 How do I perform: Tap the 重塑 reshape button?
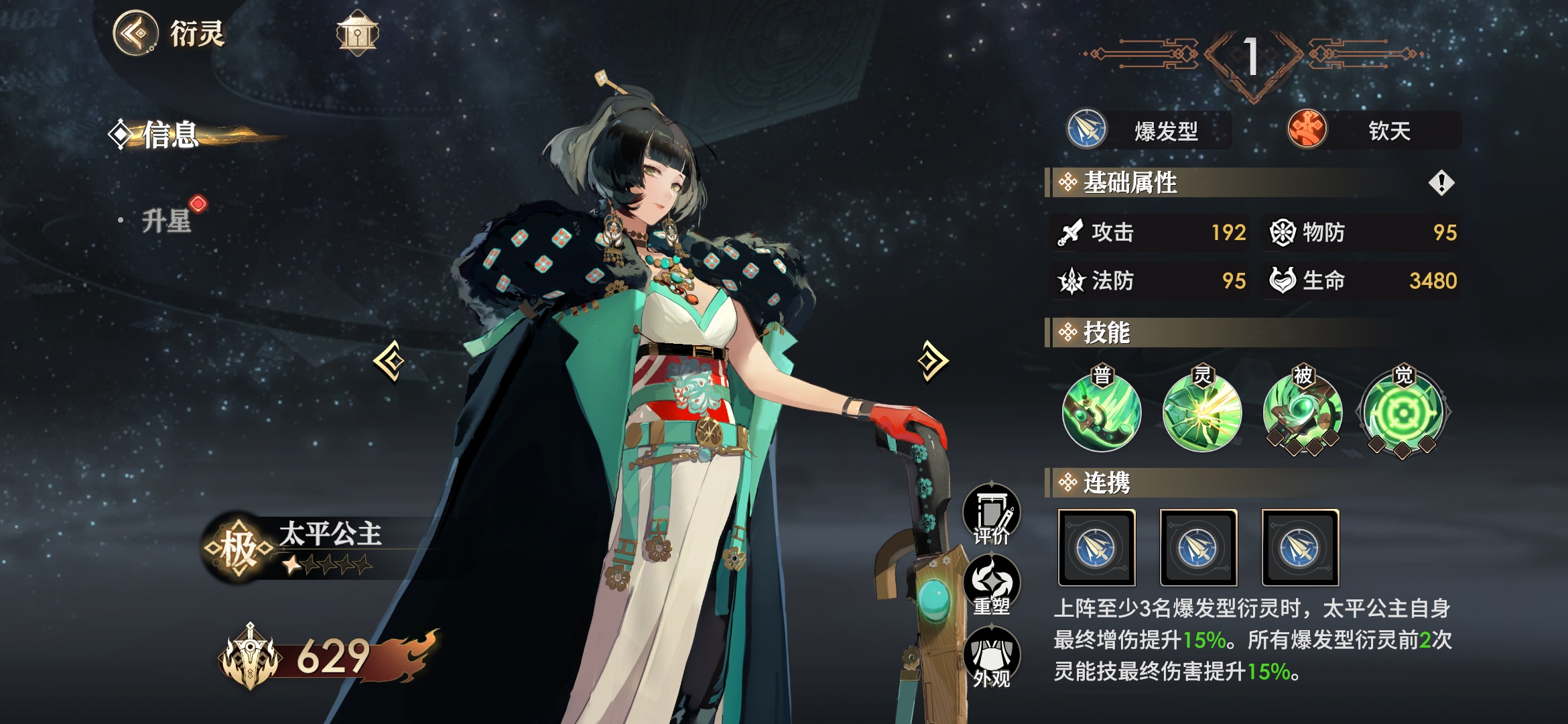(992, 585)
